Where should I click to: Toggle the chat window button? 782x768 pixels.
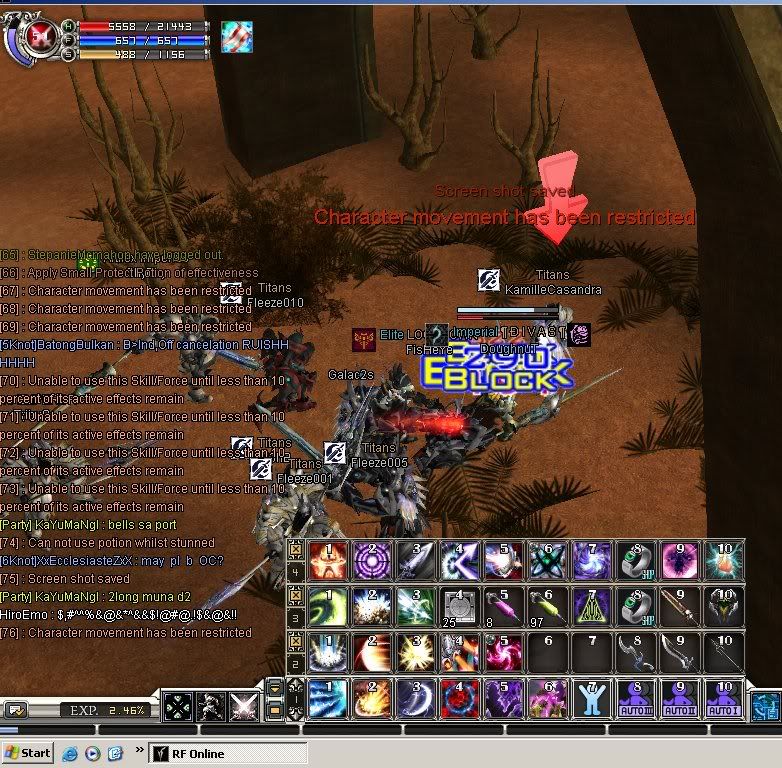15,709
